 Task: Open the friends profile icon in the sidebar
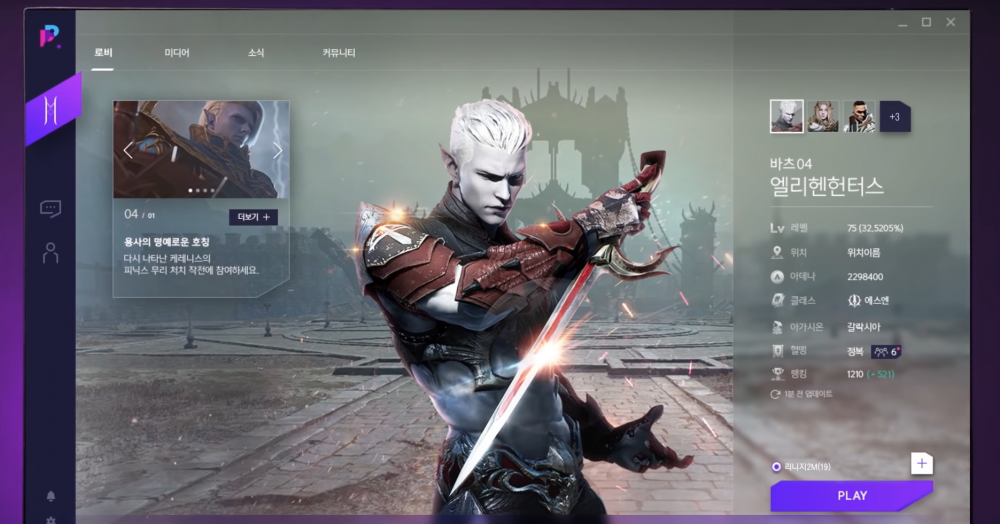pyautogui.click(x=50, y=253)
